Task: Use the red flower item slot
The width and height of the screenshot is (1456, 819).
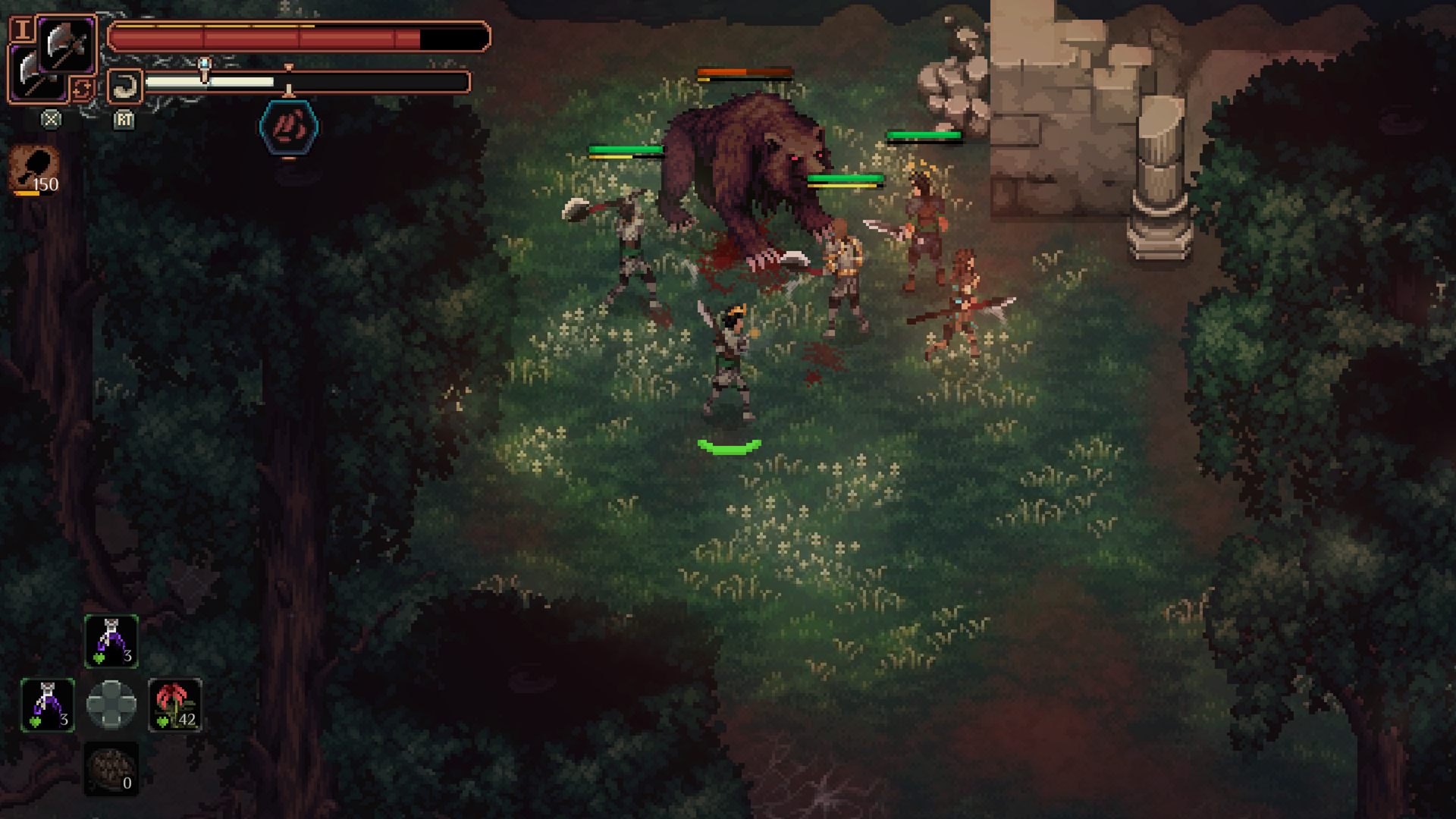Action: (x=175, y=704)
